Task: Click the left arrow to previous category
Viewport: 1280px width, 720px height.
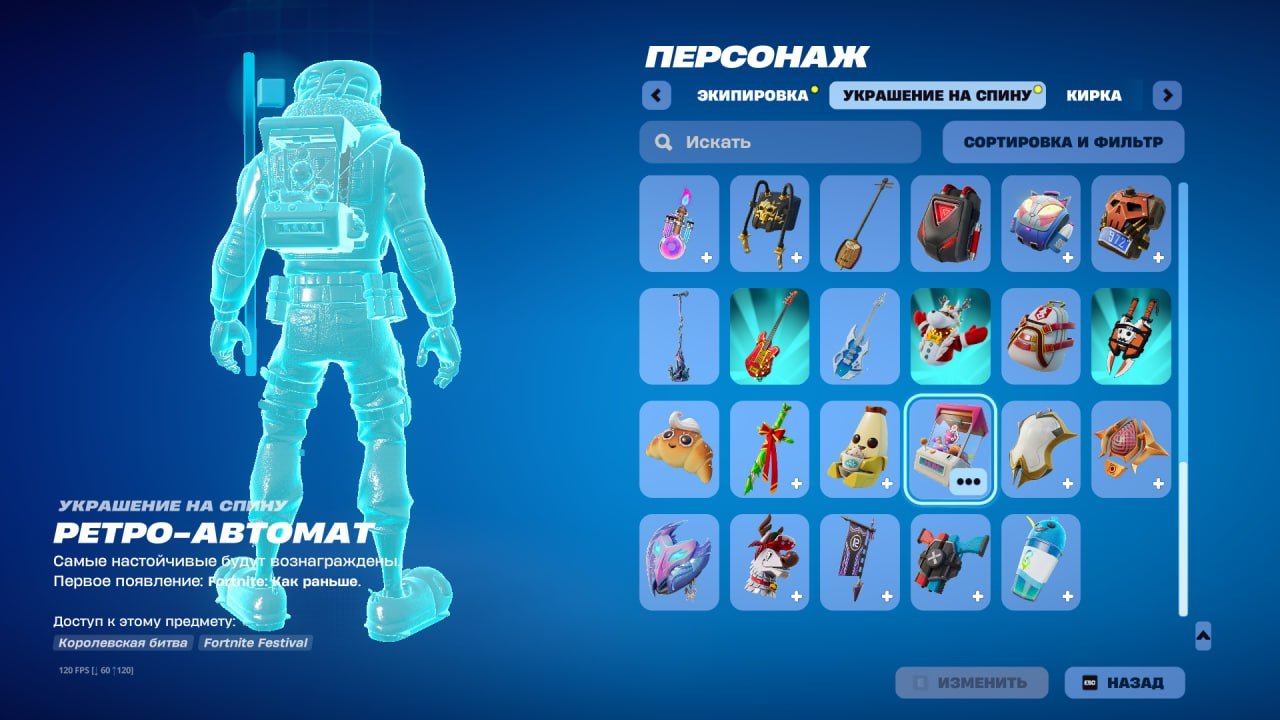Action: tap(655, 94)
